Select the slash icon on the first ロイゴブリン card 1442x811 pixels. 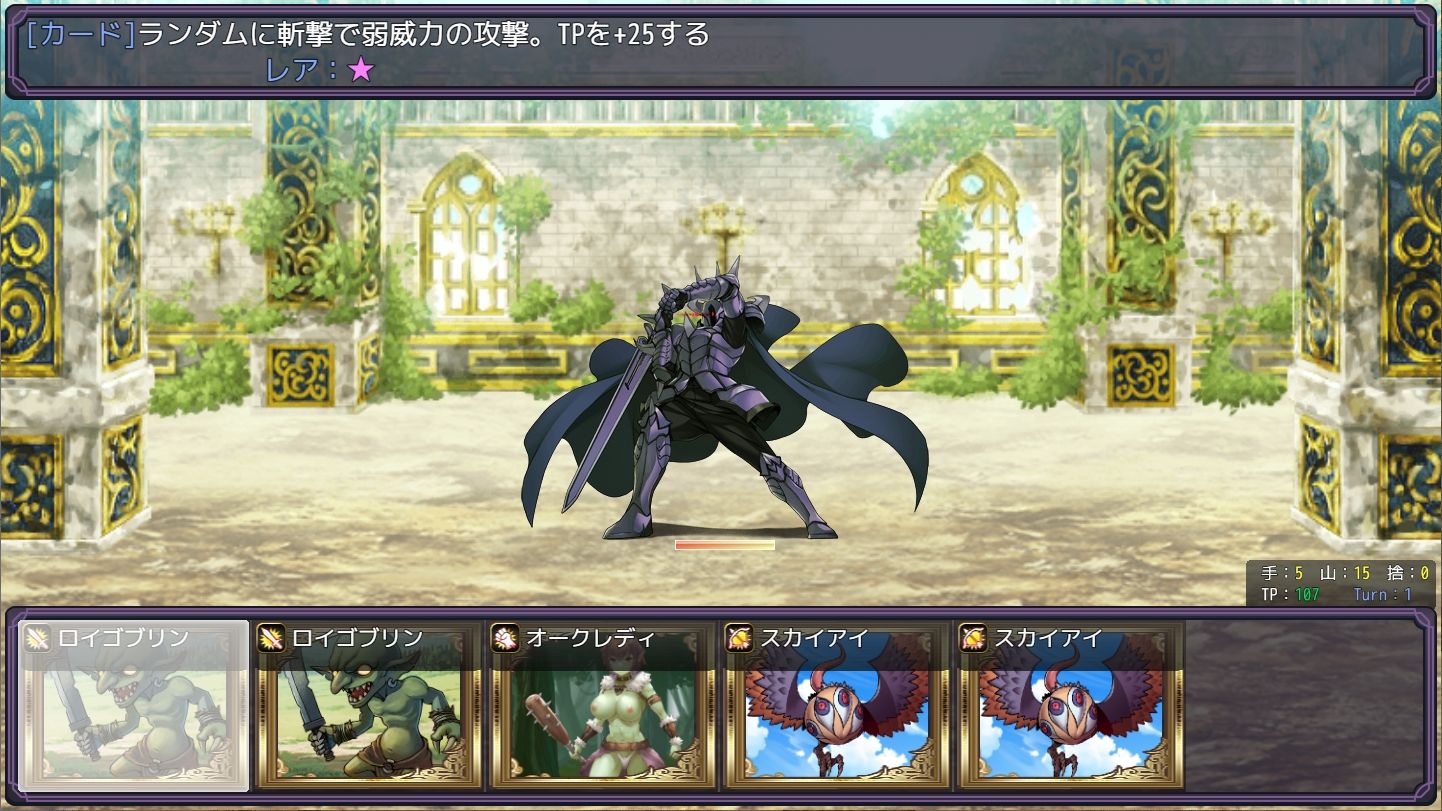tap(37, 638)
